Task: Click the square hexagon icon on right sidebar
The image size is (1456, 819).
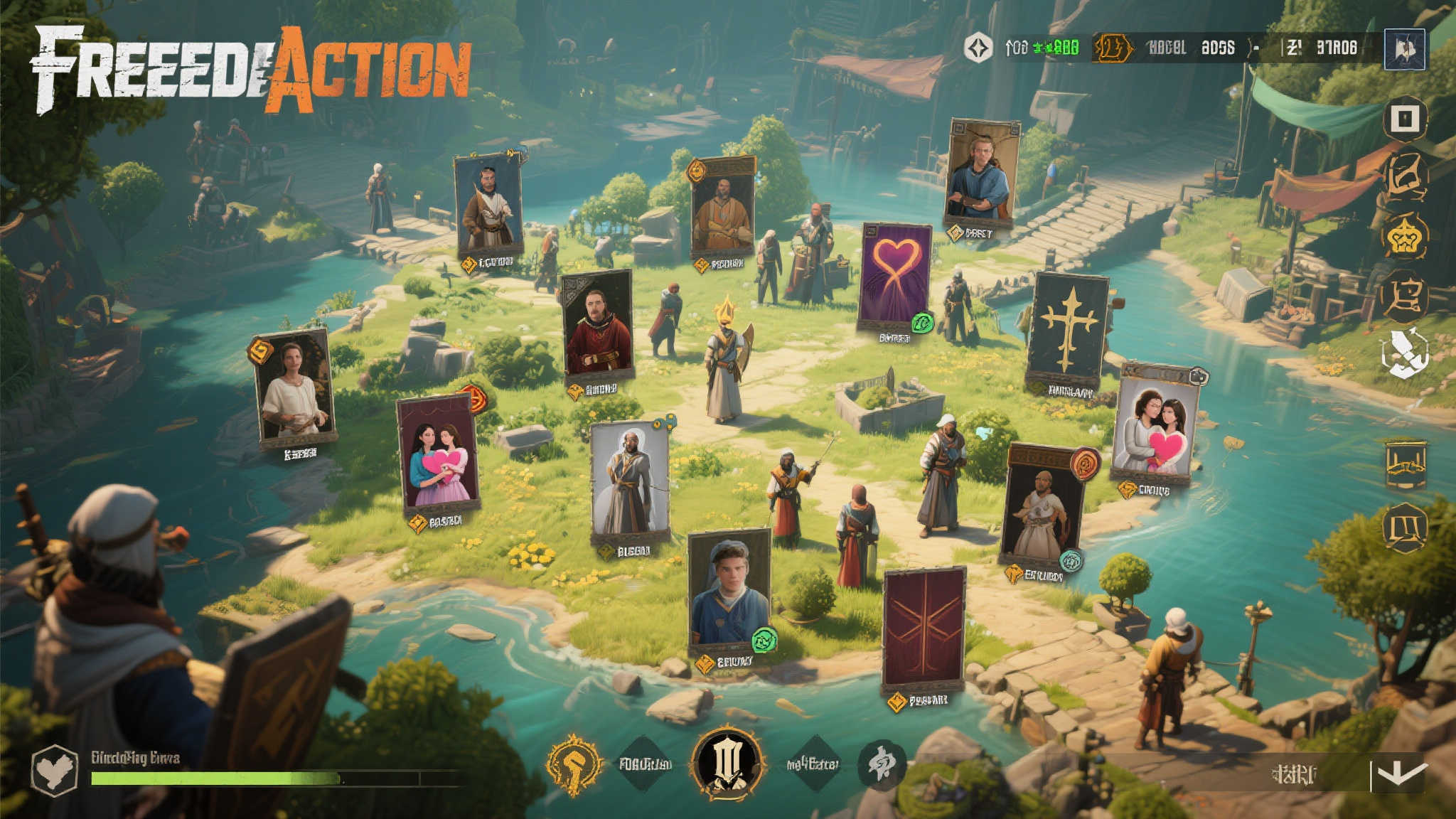Action: coord(1405,119)
